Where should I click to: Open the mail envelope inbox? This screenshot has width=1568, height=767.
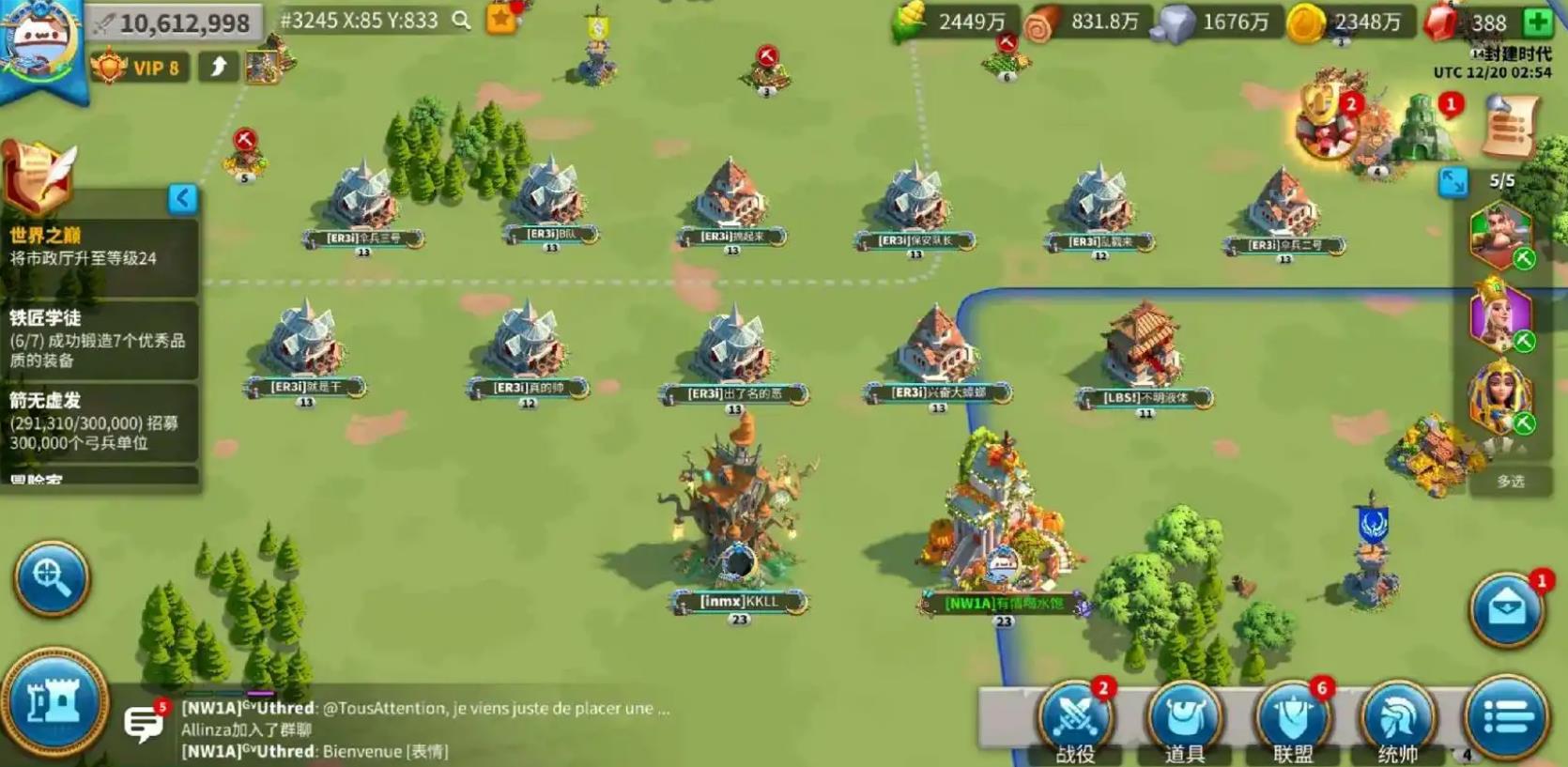[x=1506, y=610]
